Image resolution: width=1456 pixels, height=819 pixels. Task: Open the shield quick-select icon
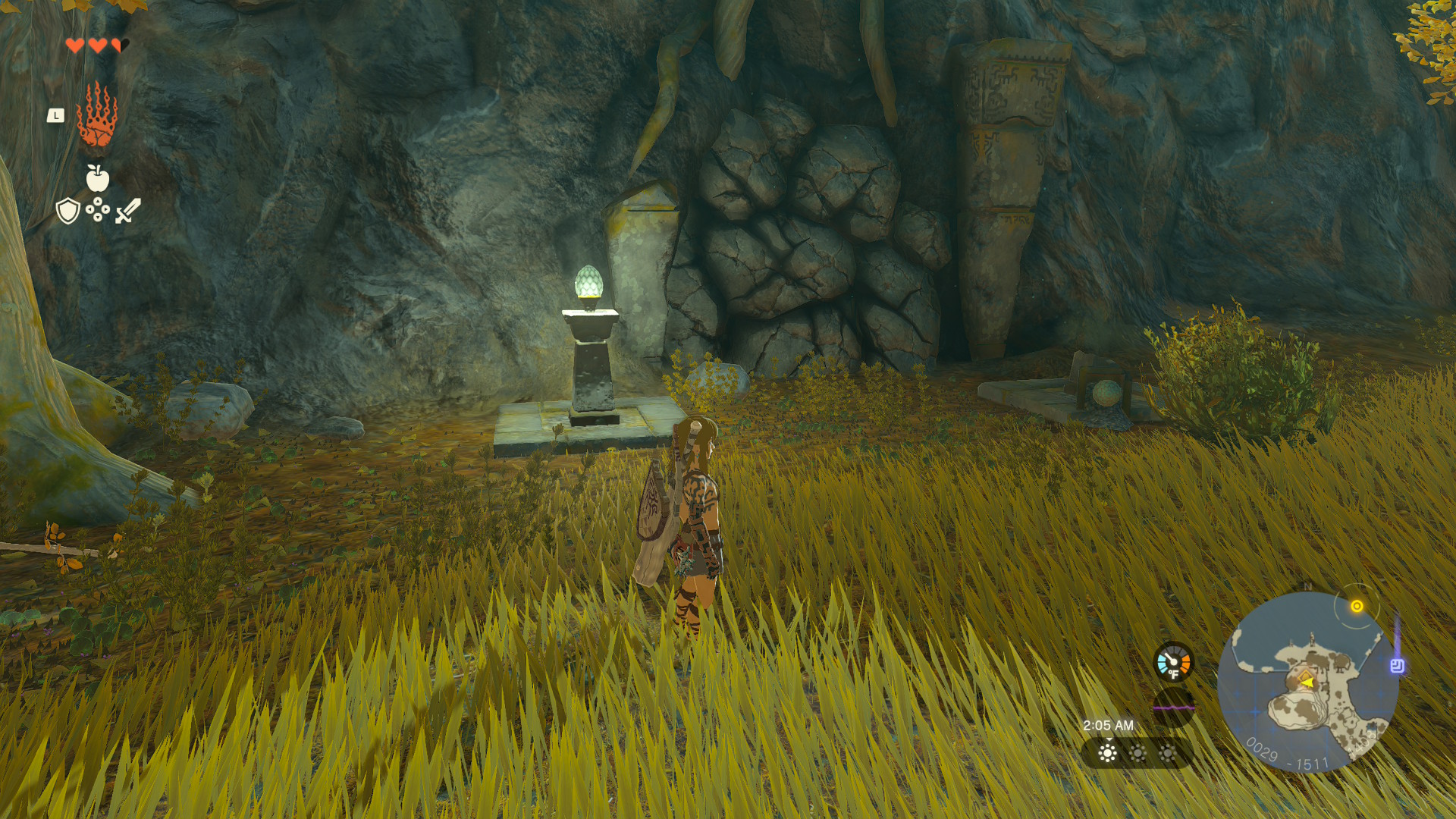[68, 211]
